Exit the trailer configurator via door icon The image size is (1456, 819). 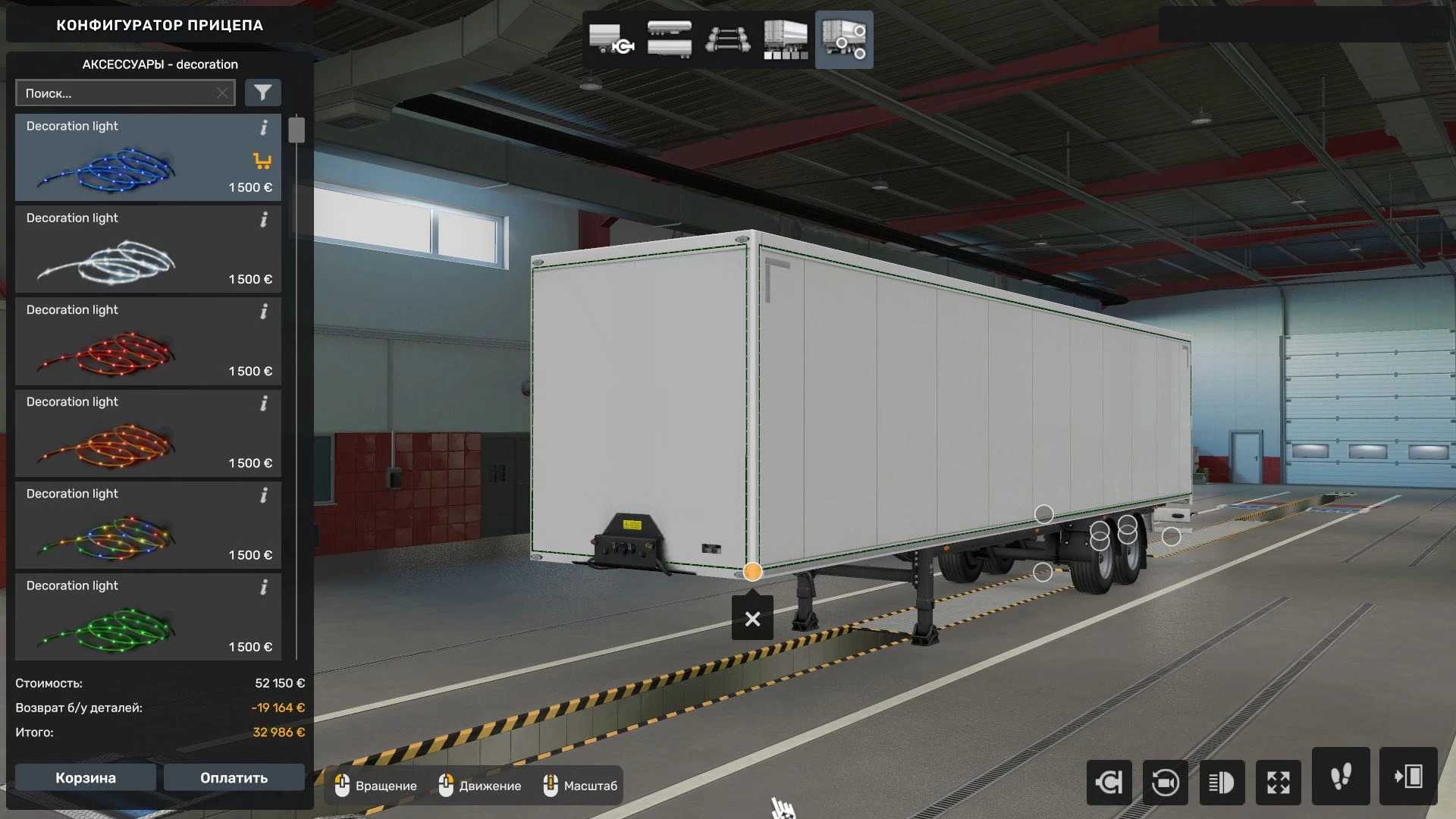point(1408,777)
